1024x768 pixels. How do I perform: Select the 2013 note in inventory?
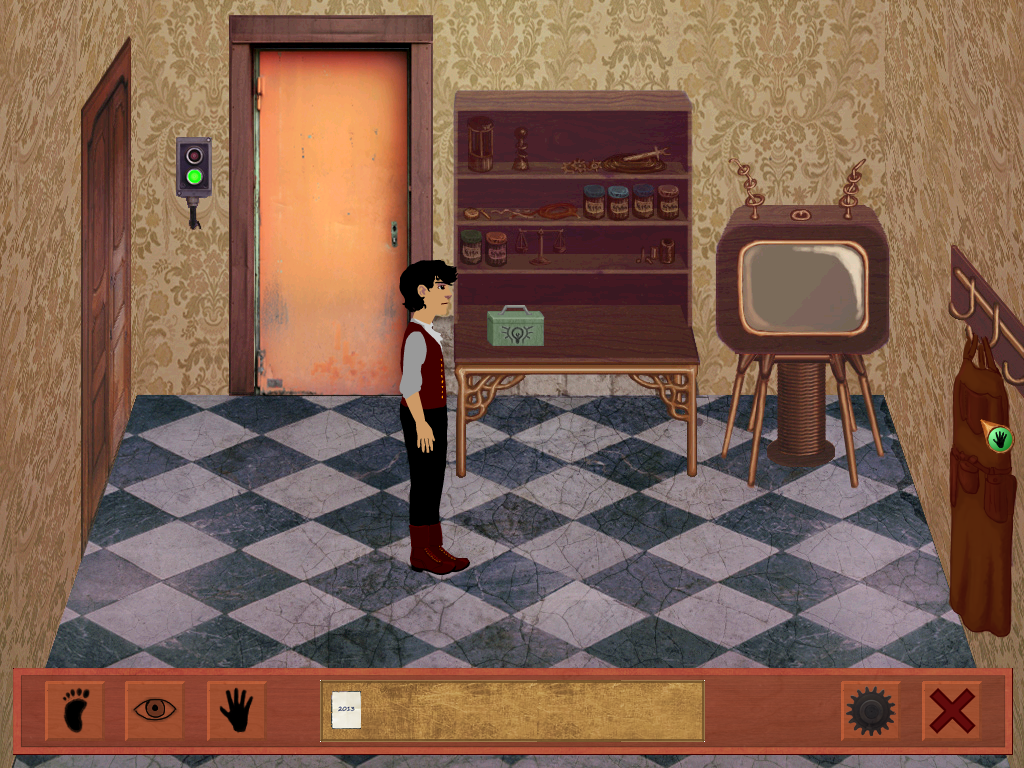(x=346, y=710)
